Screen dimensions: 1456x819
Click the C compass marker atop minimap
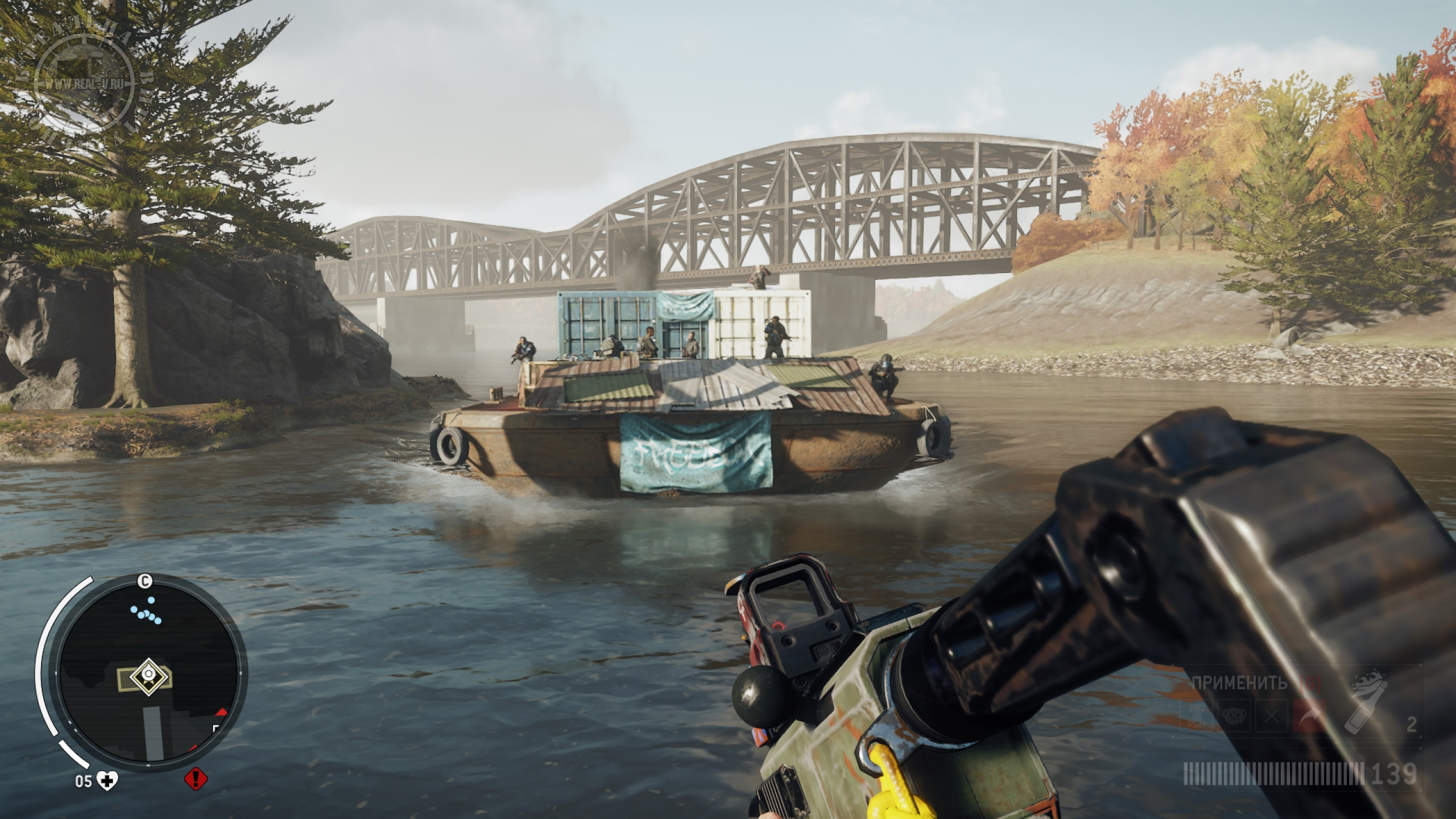click(146, 581)
